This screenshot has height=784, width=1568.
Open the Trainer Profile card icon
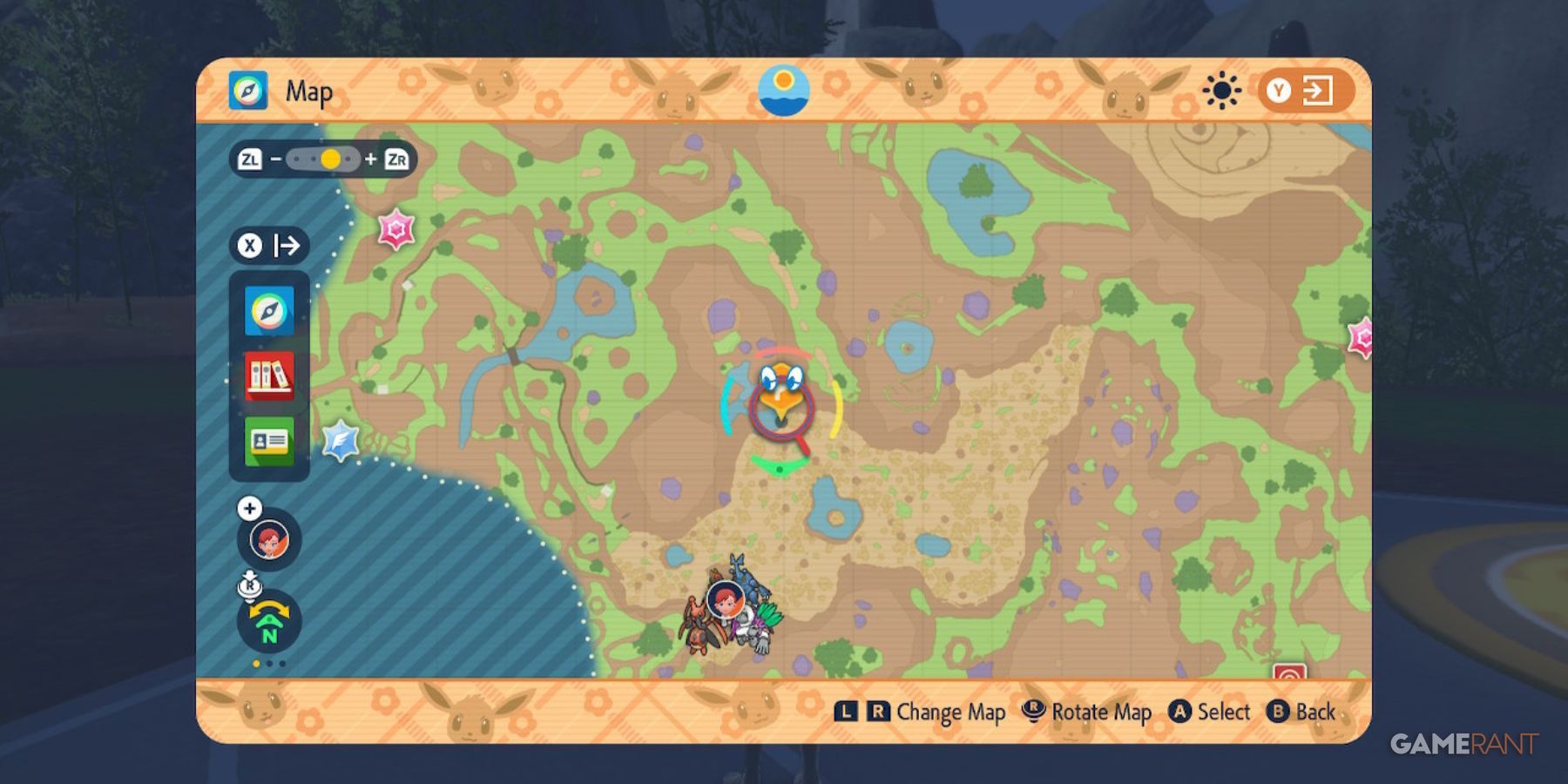point(268,441)
